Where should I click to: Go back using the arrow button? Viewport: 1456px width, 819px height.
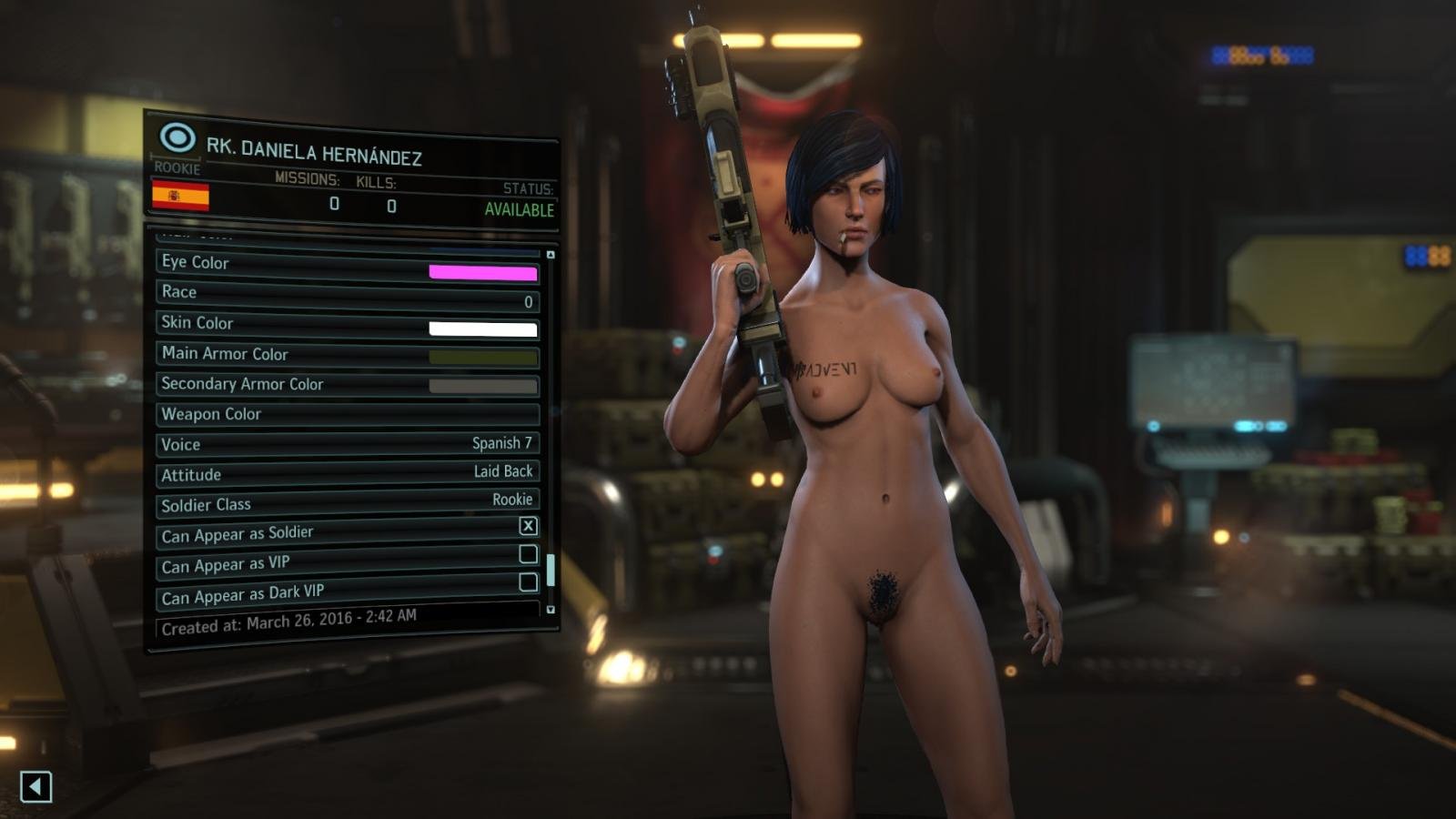(36, 786)
